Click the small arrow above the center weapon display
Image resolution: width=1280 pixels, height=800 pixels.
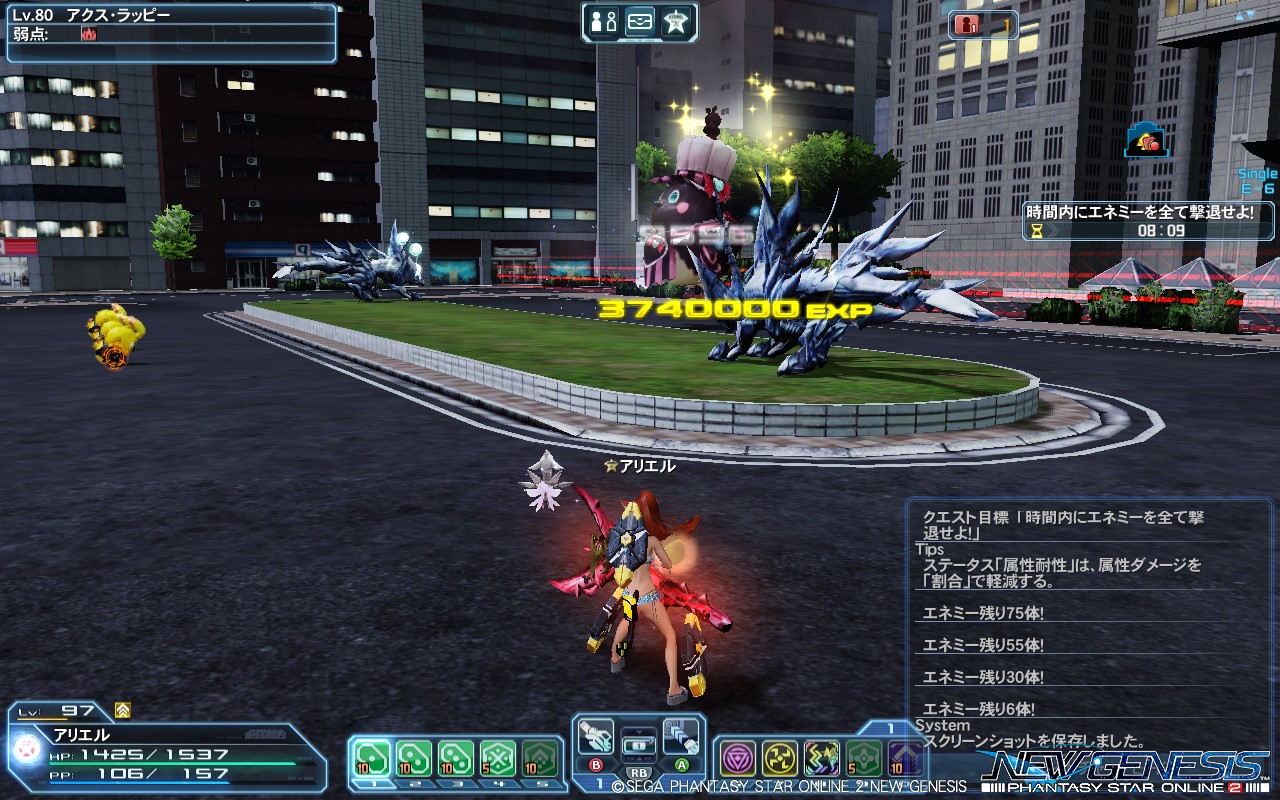click(639, 732)
